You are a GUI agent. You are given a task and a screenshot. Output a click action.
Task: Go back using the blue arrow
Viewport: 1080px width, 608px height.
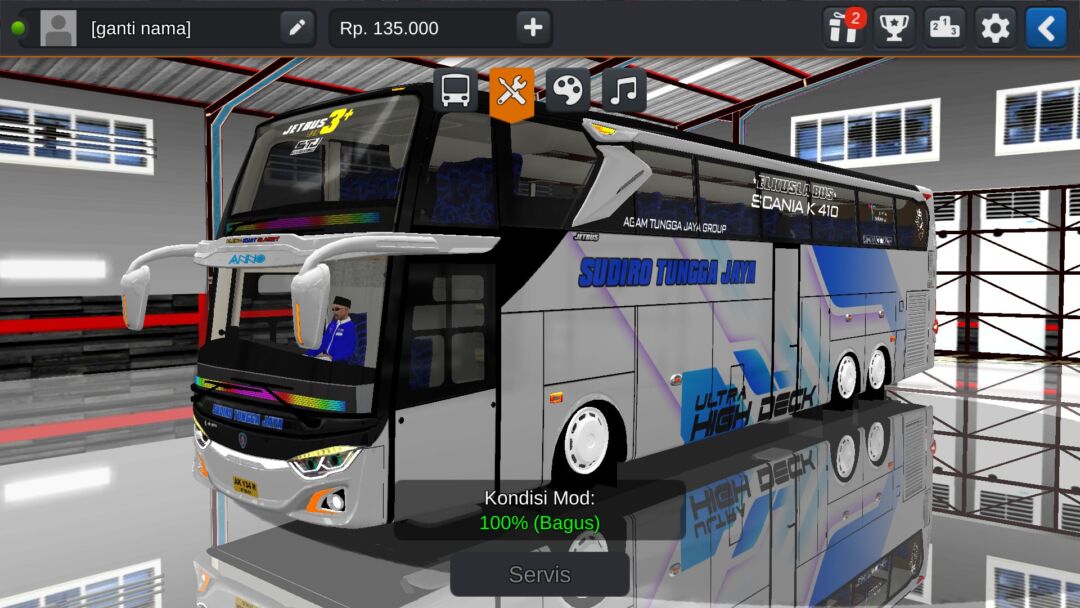pos(1046,28)
